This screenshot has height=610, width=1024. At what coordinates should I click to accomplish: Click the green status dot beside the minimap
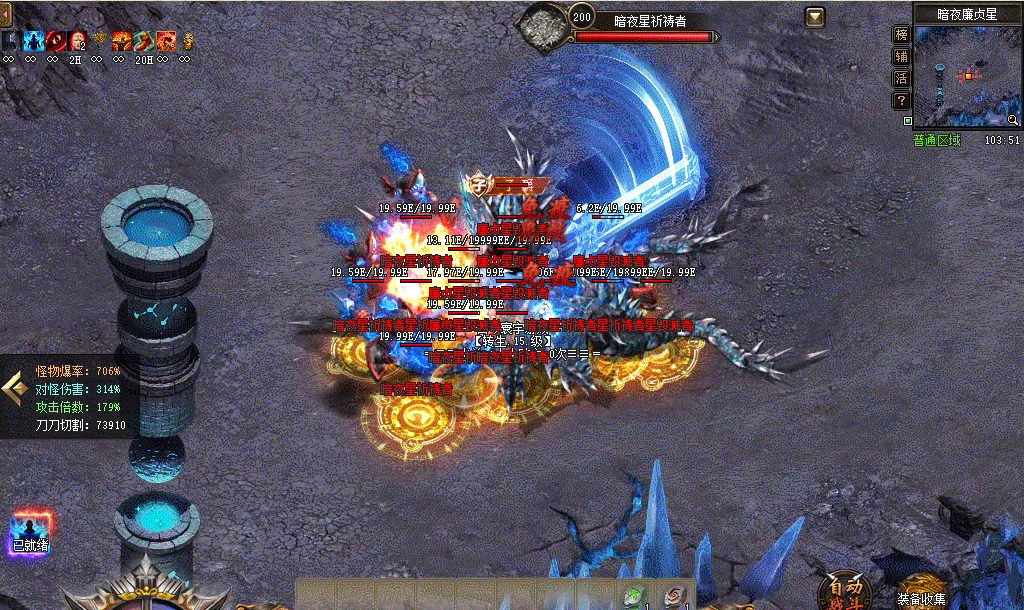[908, 121]
